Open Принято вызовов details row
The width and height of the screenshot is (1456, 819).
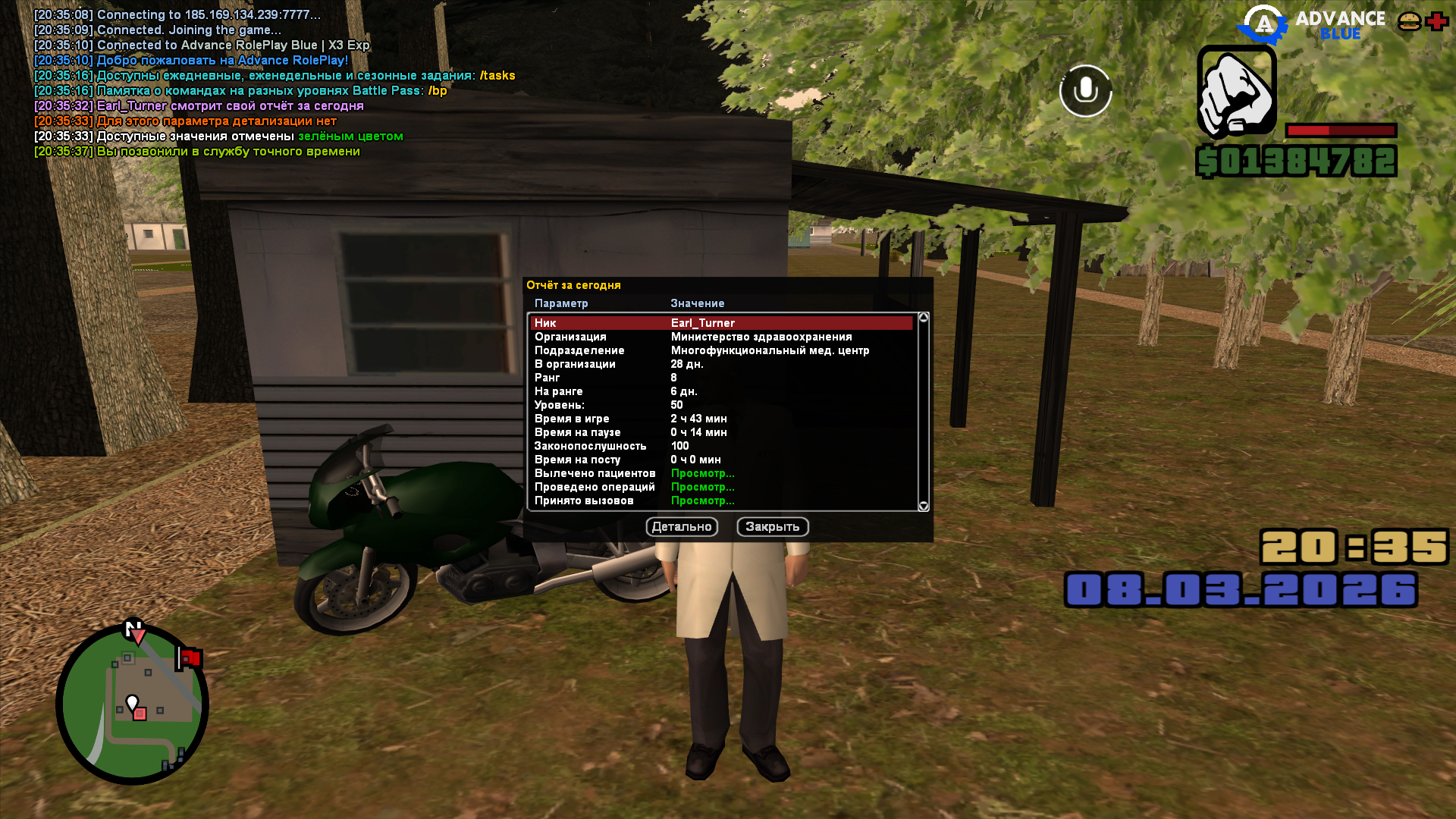(x=702, y=500)
